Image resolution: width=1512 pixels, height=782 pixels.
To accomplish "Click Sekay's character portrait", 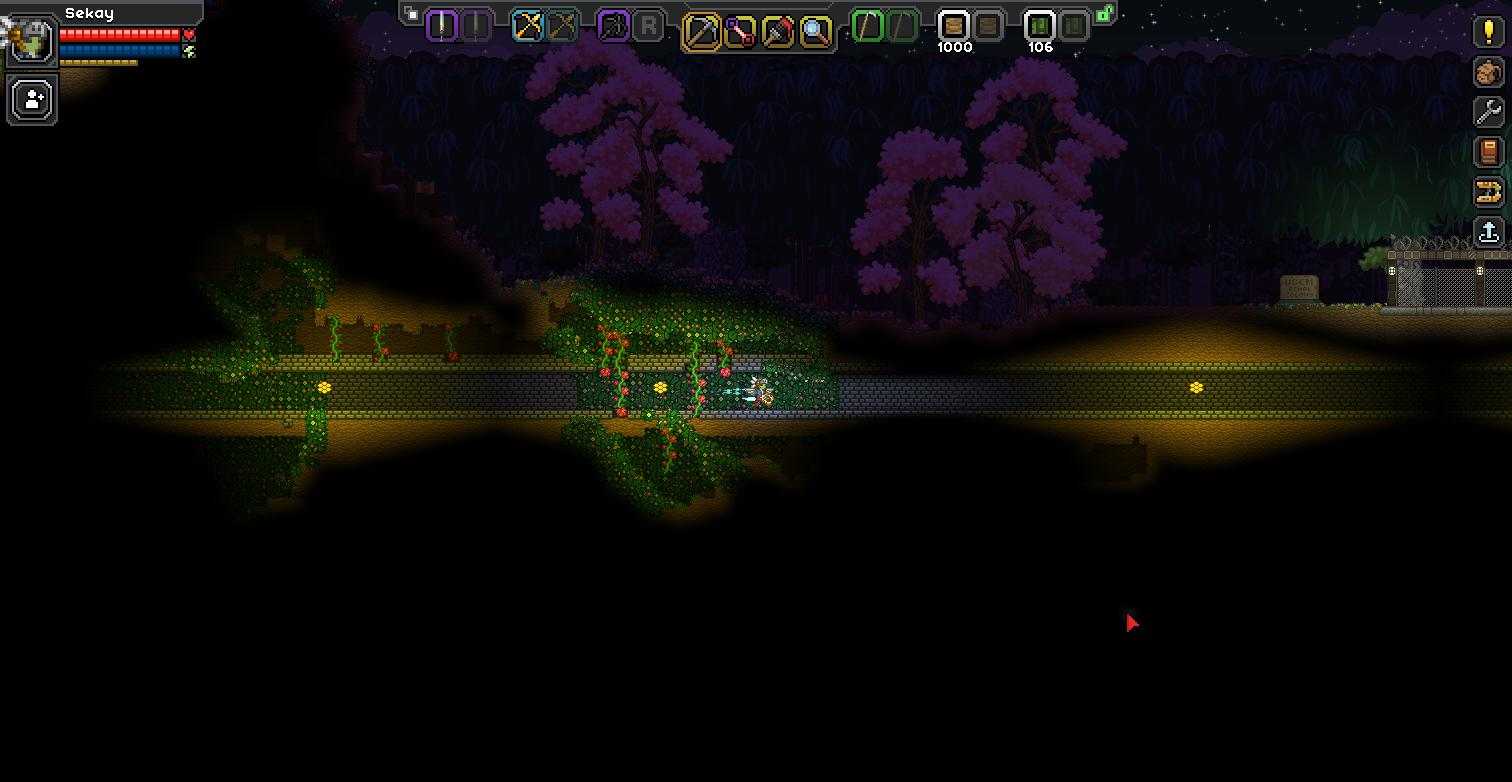I will [x=32, y=41].
